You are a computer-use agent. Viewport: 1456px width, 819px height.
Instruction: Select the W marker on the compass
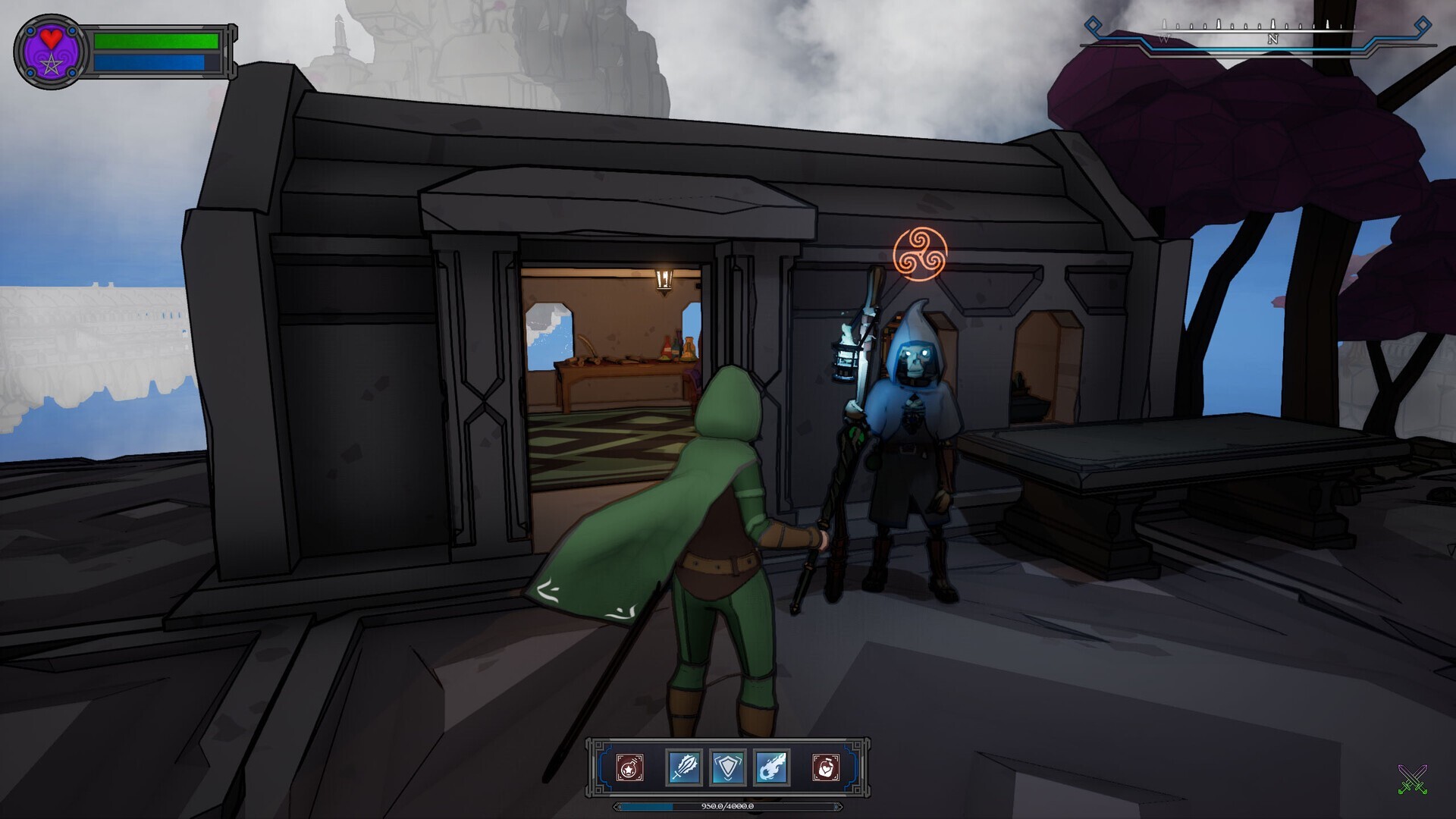click(x=1164, y=38)
